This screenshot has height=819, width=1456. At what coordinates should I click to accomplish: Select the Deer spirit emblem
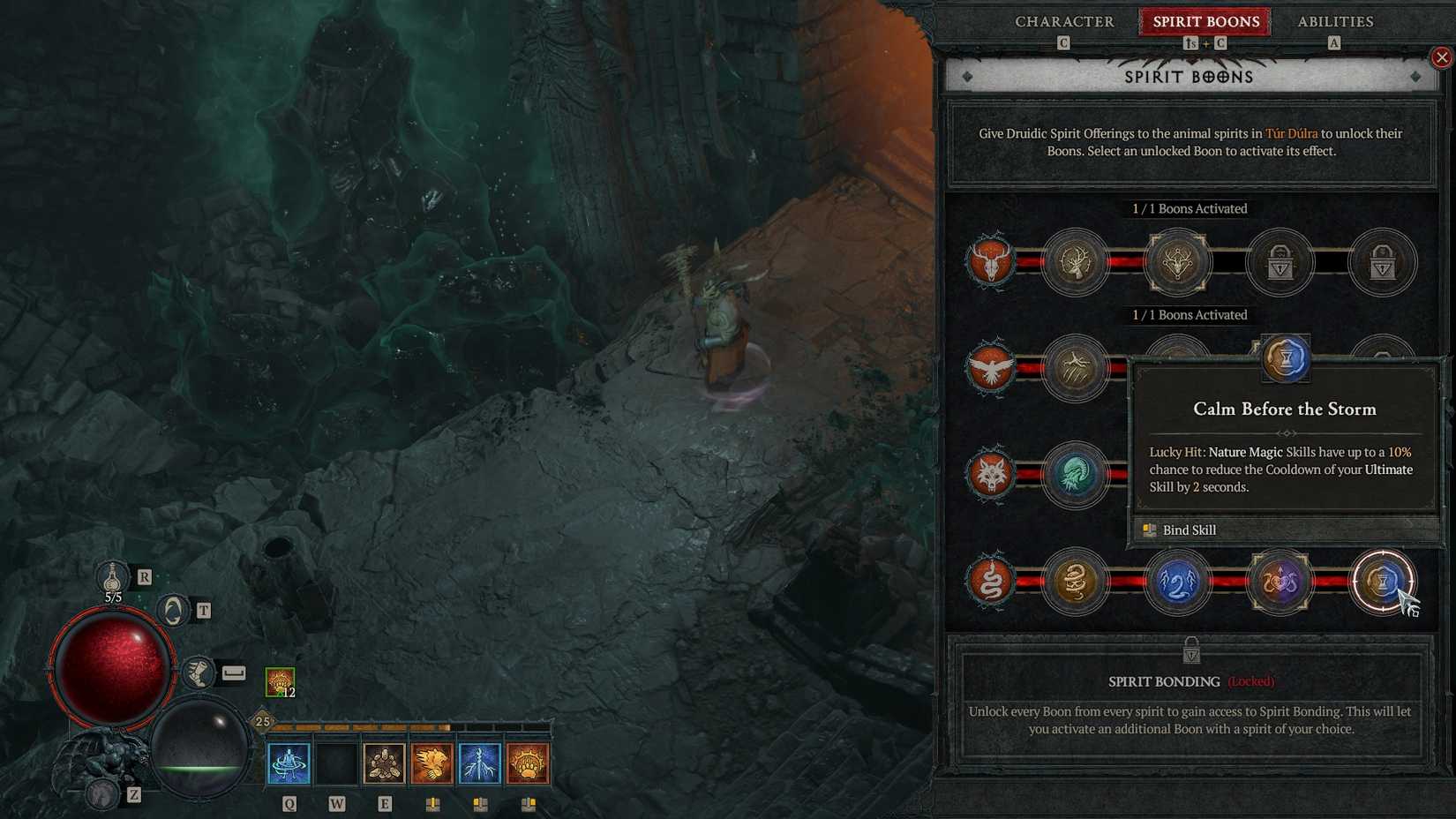(992, 262)
